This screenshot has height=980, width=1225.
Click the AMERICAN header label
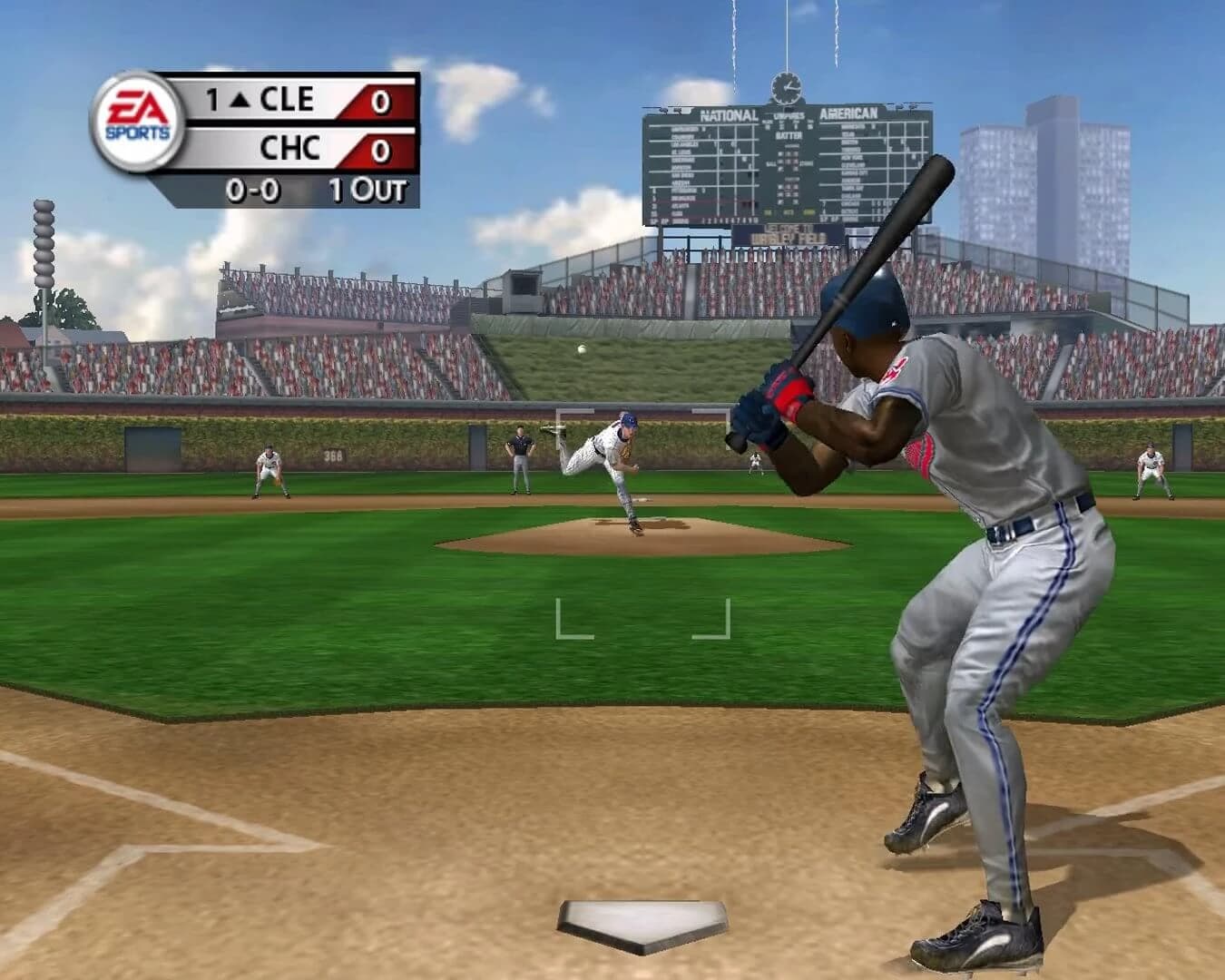[849, 112]
